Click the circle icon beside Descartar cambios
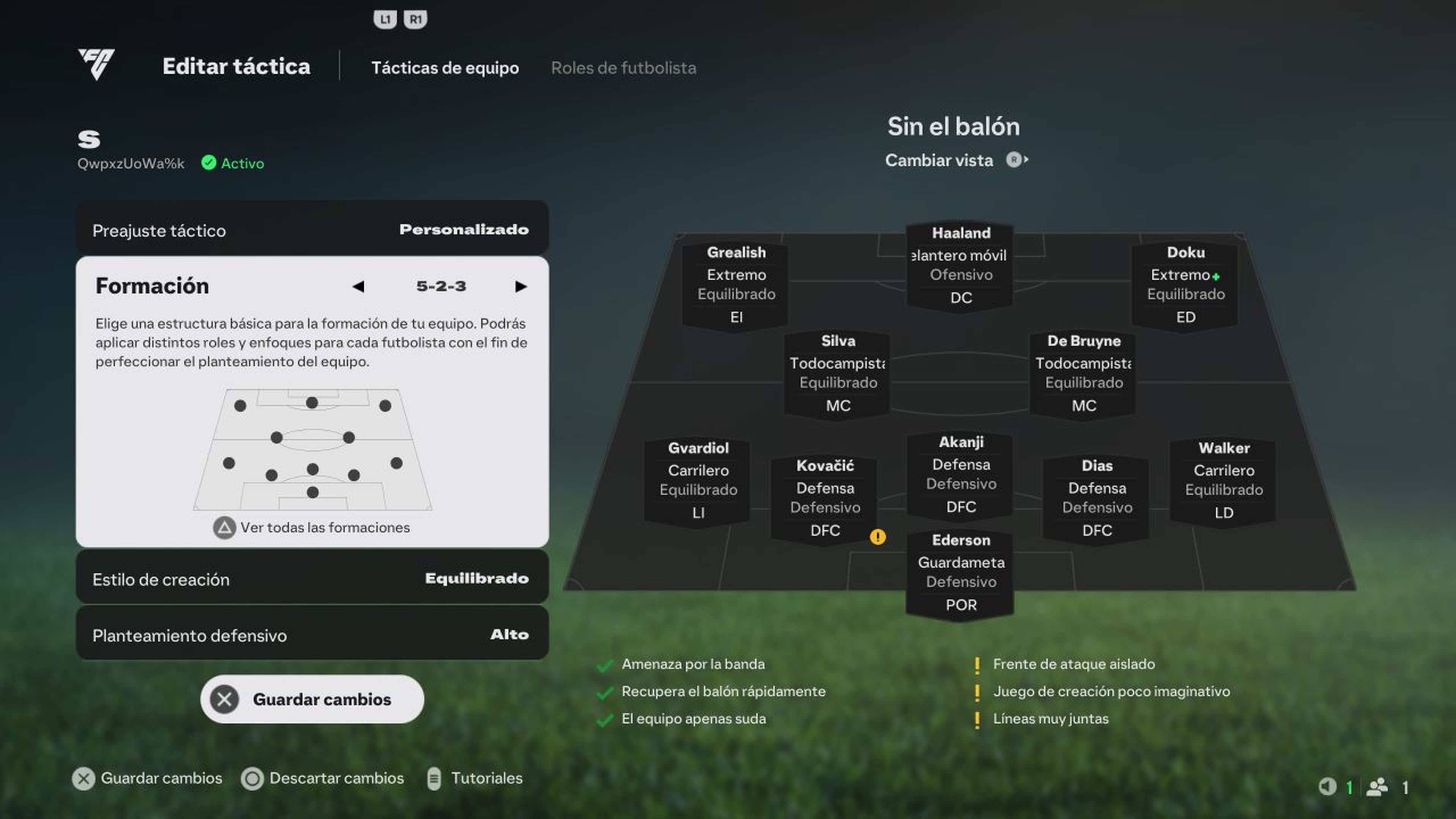The image size is (1456, 819). point(252,779)
